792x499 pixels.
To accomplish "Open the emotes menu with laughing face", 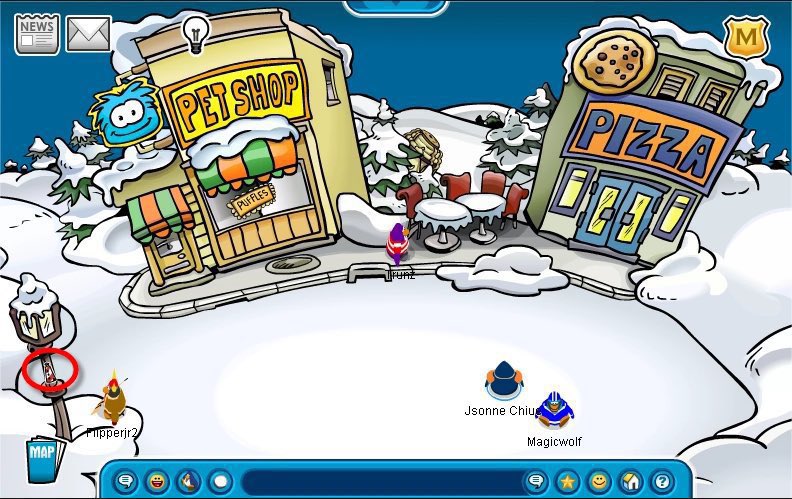I will (x=157, y=481).
